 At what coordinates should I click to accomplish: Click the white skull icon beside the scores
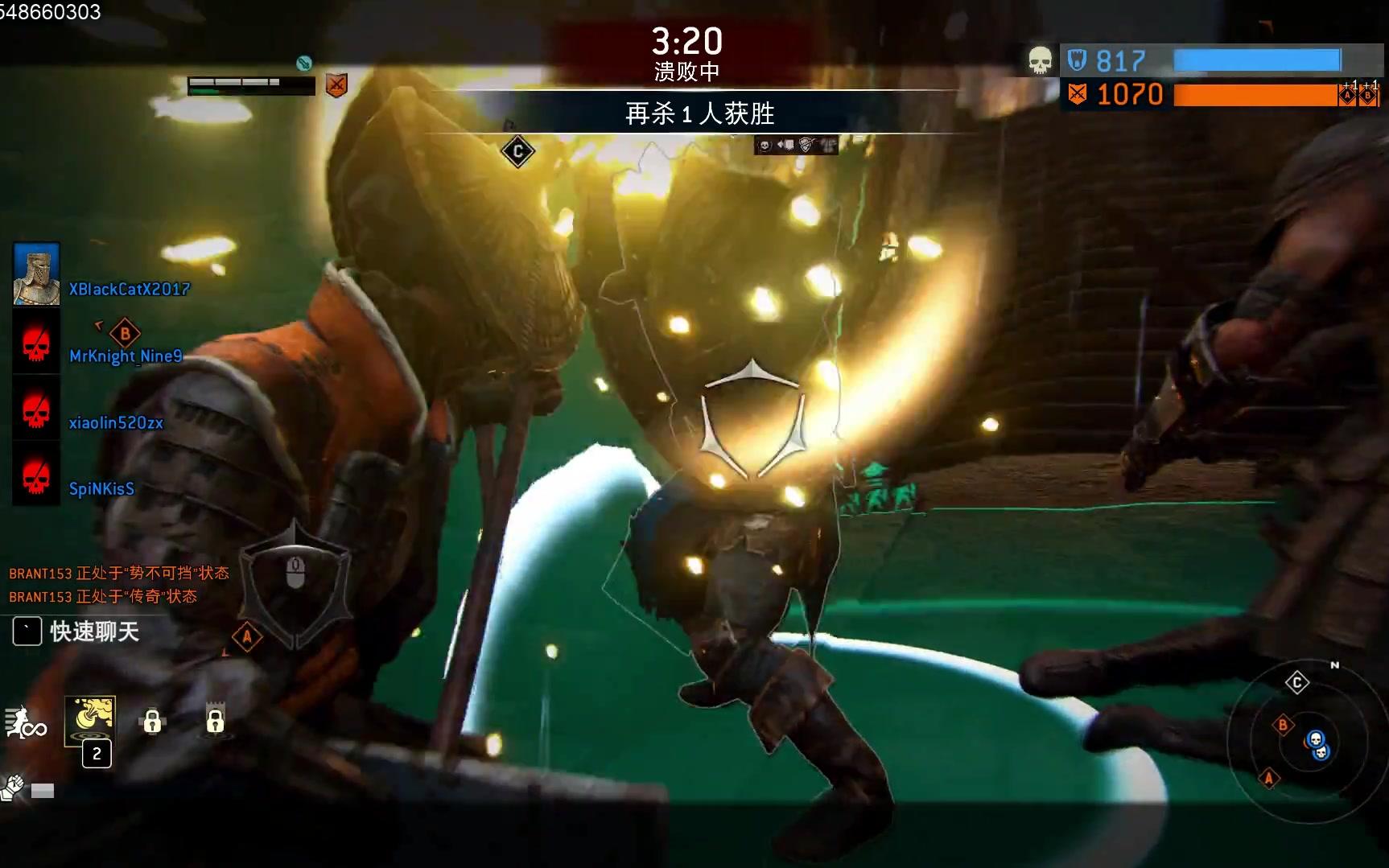tap(1040, 60)
